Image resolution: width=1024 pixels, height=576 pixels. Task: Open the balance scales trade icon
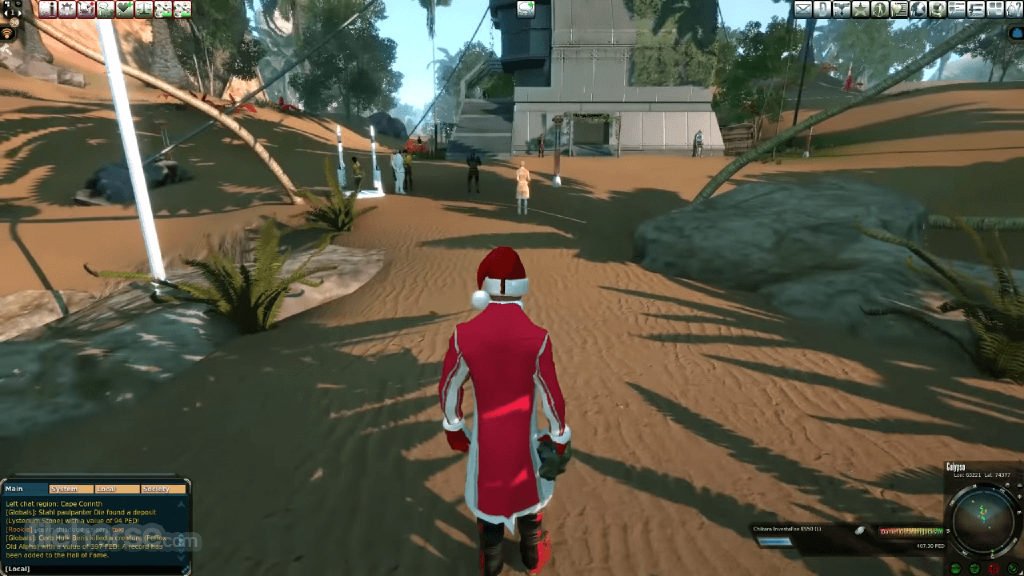click(x=144, y=9)
